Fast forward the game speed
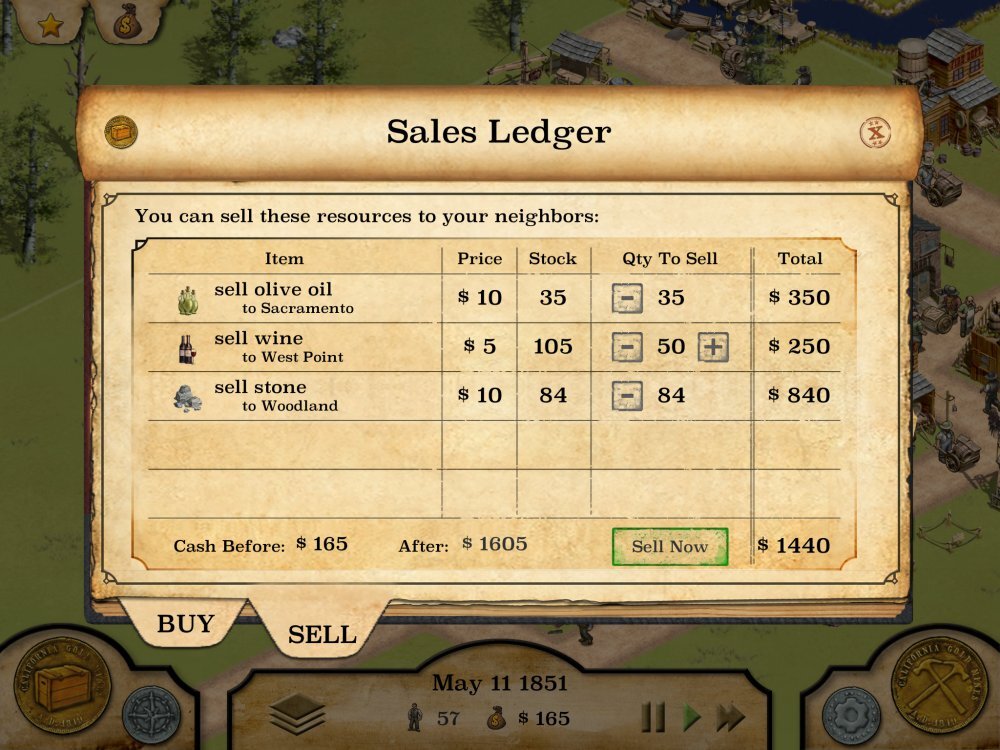The image size is (1000, 750). (x=732, y=717)
